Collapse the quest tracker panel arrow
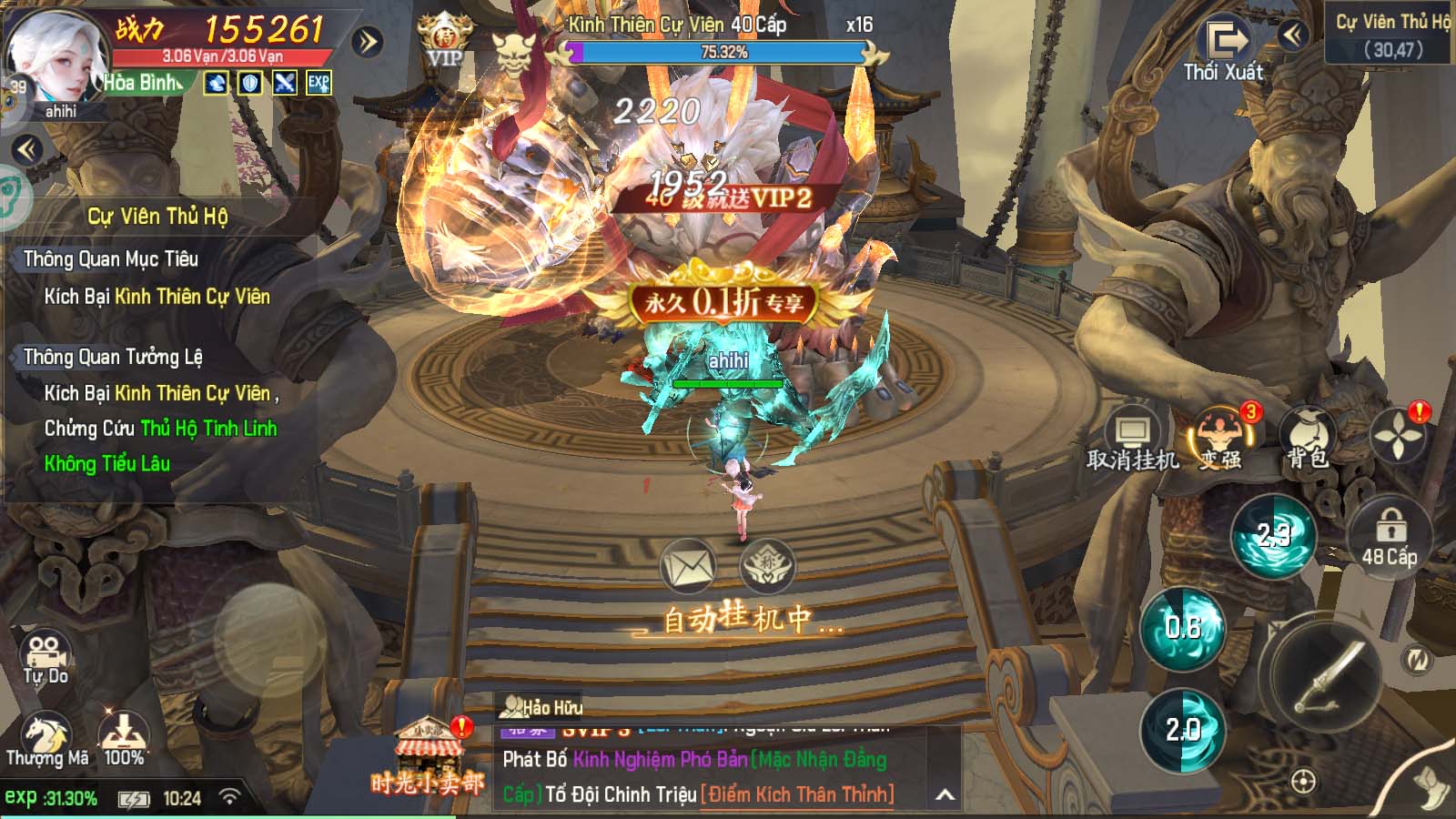Screen dimensions: 1456x819 [x=26, y=149]
